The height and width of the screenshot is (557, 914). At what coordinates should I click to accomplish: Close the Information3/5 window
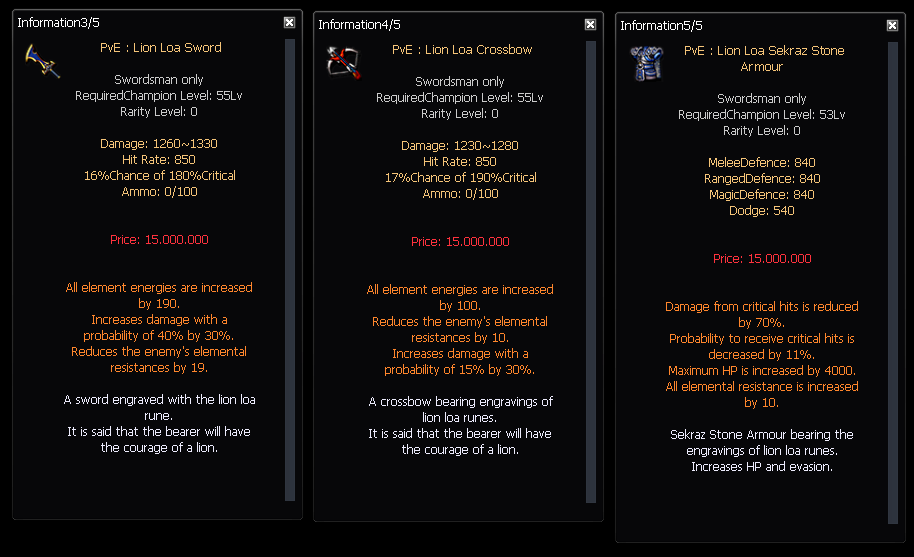pos(289,22)
